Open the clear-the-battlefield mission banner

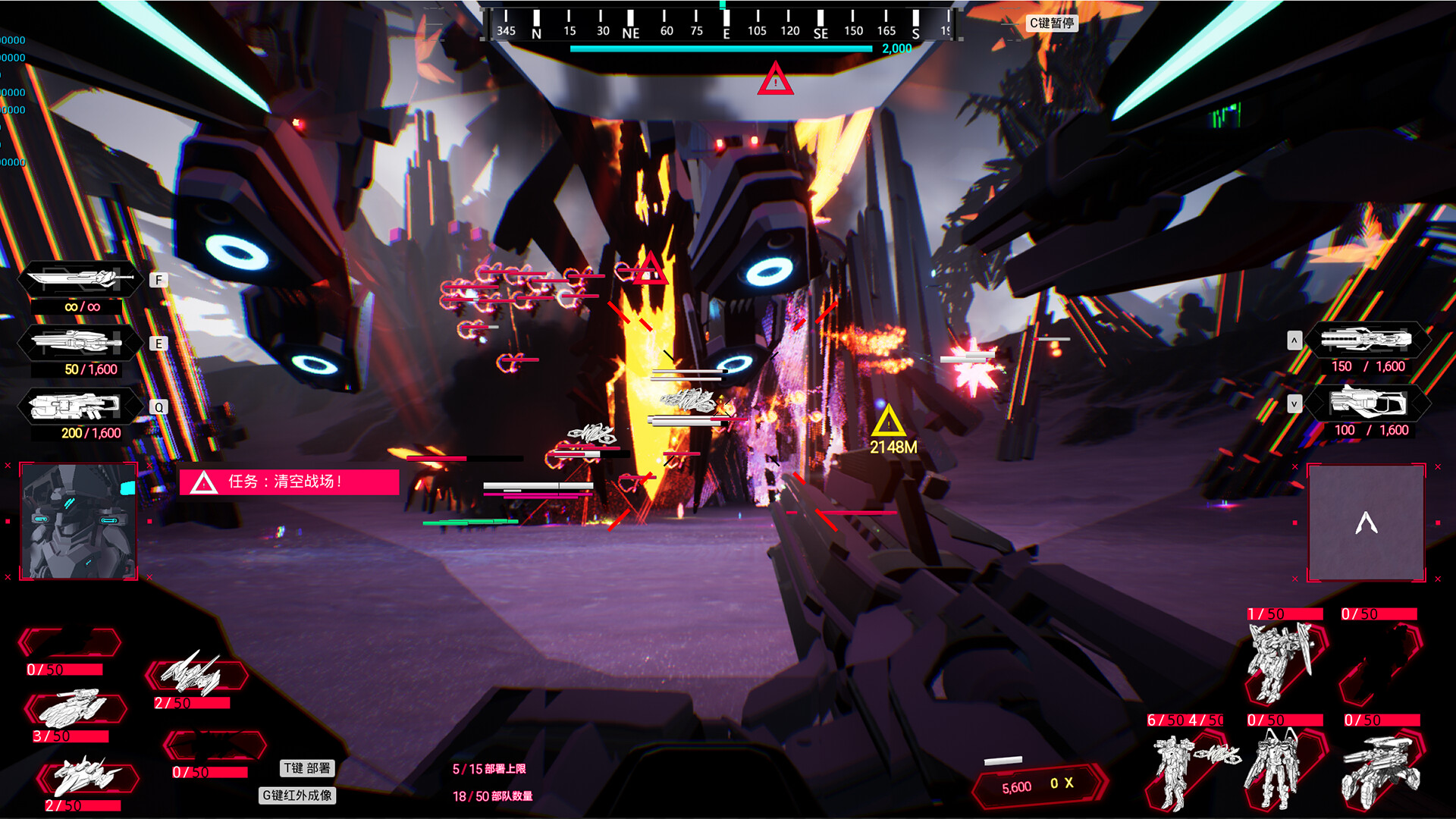(x=289, y=482)
